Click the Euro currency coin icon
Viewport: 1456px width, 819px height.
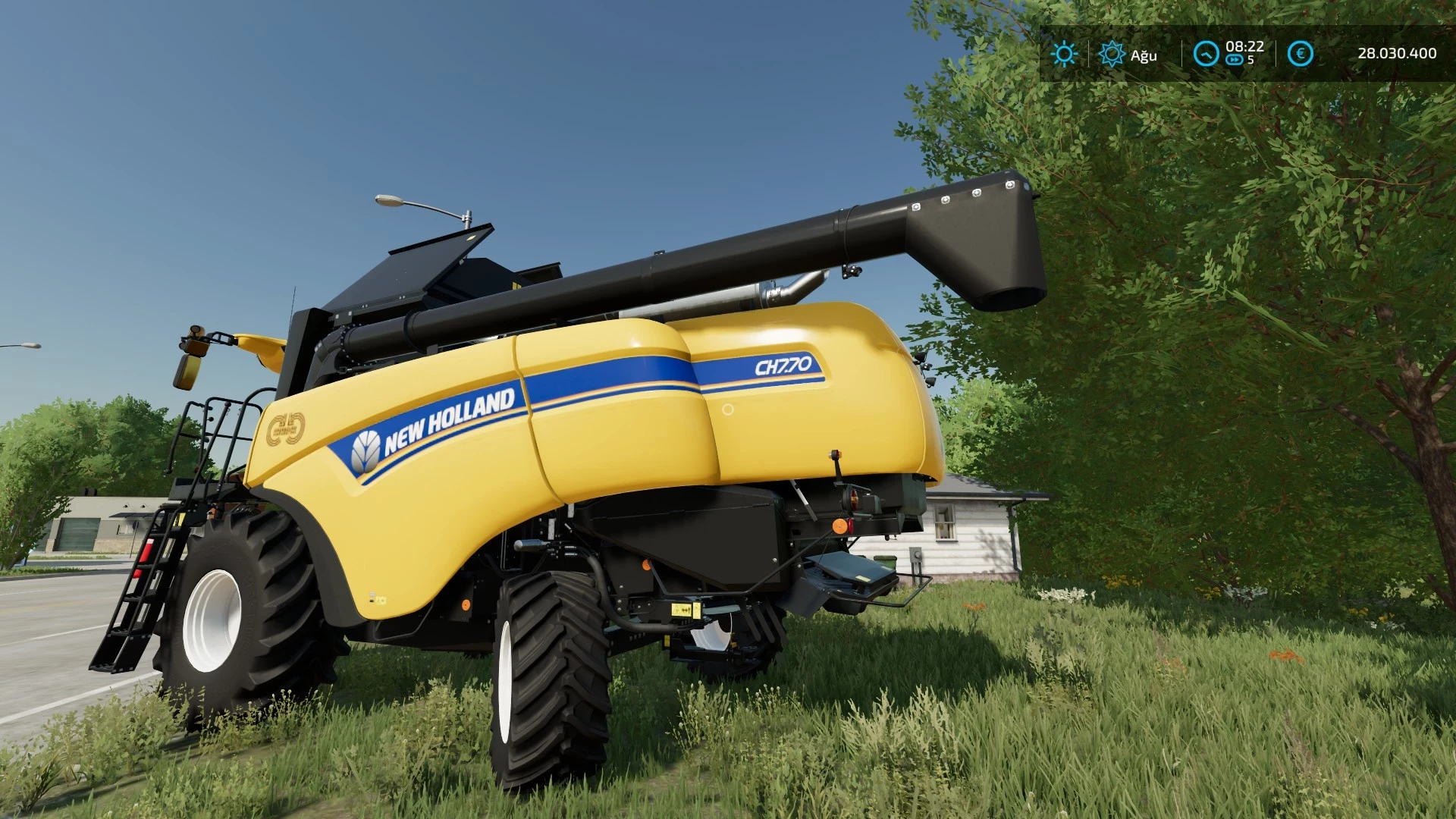pyautogui.click(x=1300, y=52)
